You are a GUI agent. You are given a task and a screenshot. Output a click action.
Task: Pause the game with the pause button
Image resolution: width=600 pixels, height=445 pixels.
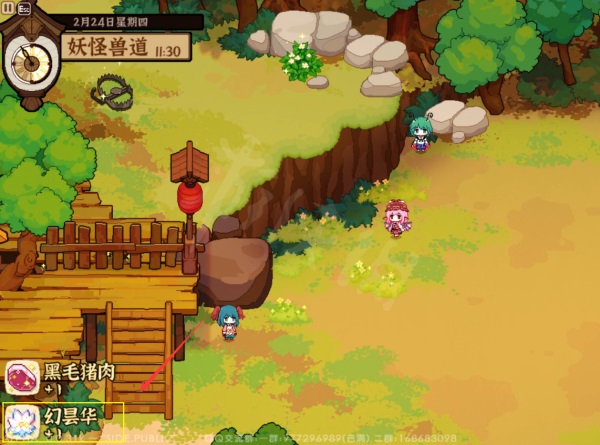point(8,7)
